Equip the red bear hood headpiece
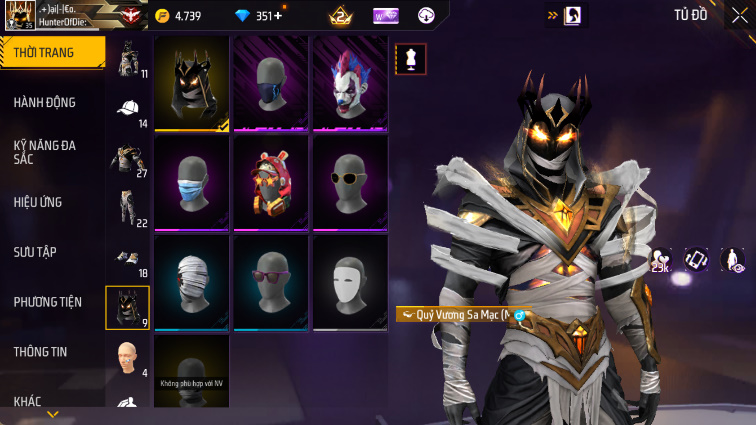 point(271,183)
